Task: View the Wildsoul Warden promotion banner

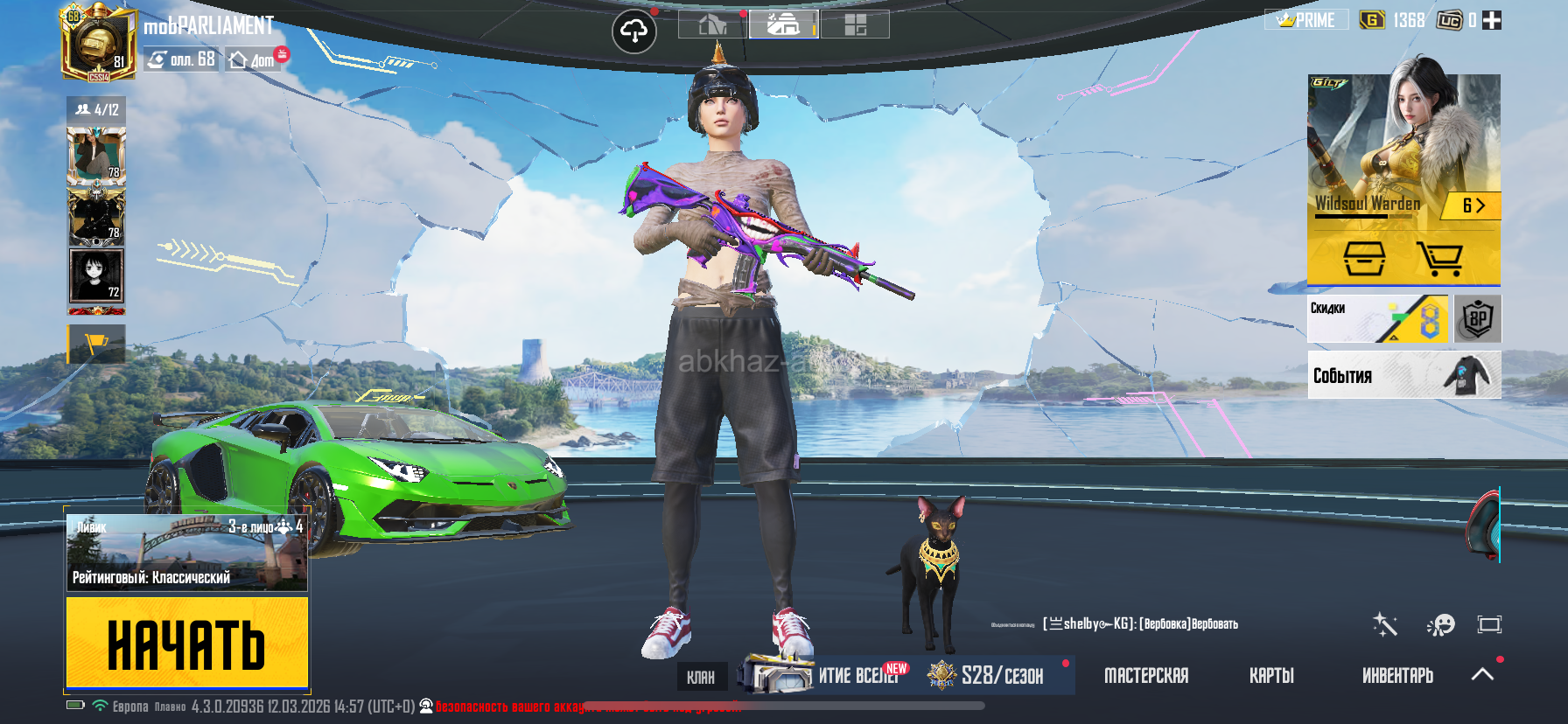Action: tap(1403, 149)
